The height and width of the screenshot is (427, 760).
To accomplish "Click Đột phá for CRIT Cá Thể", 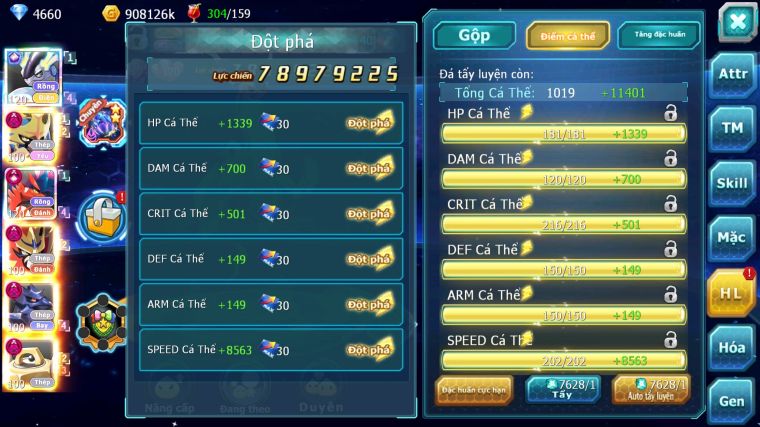I will 369,214.
